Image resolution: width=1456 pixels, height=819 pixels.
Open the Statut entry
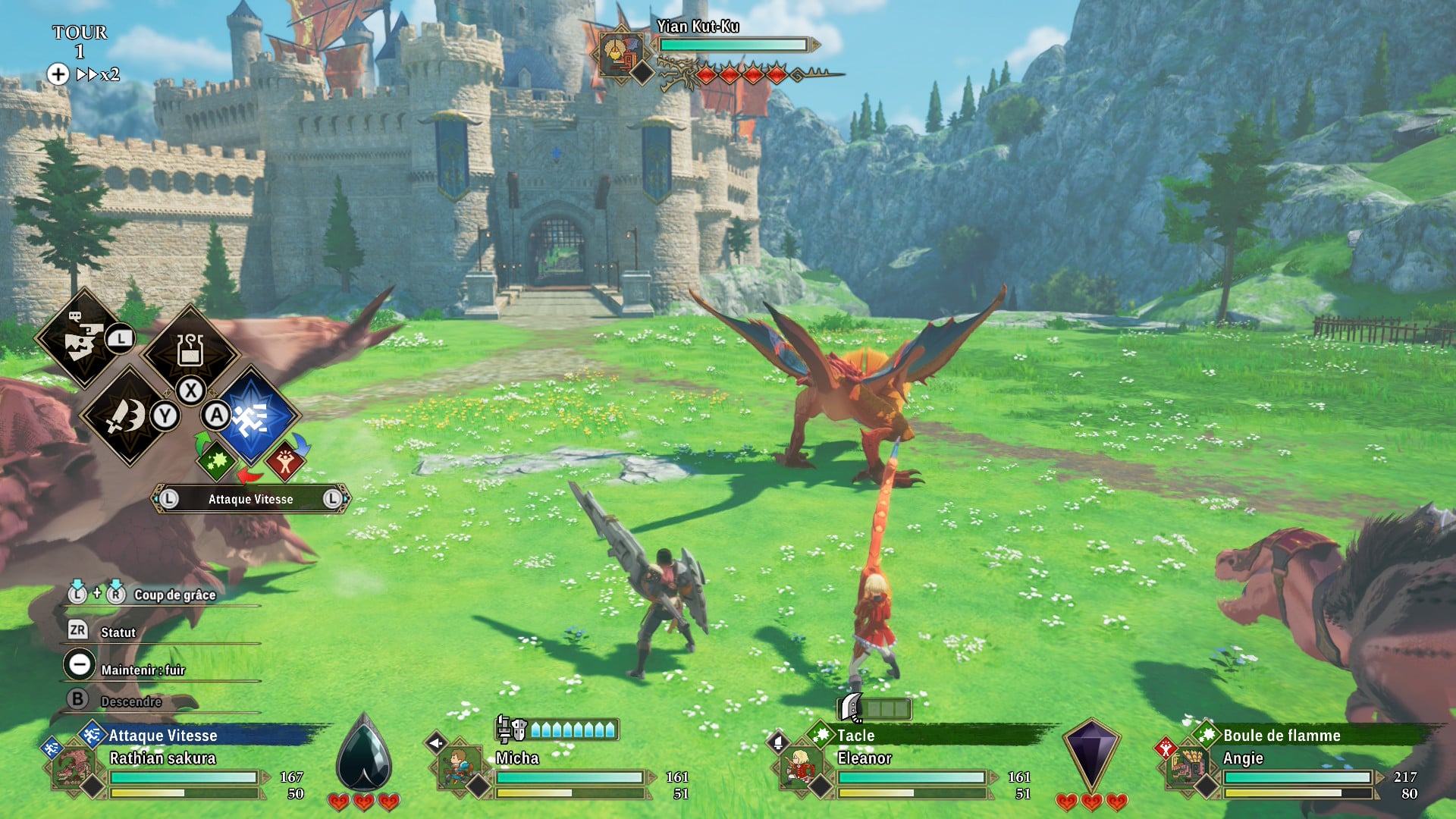(x=118, y=632)
